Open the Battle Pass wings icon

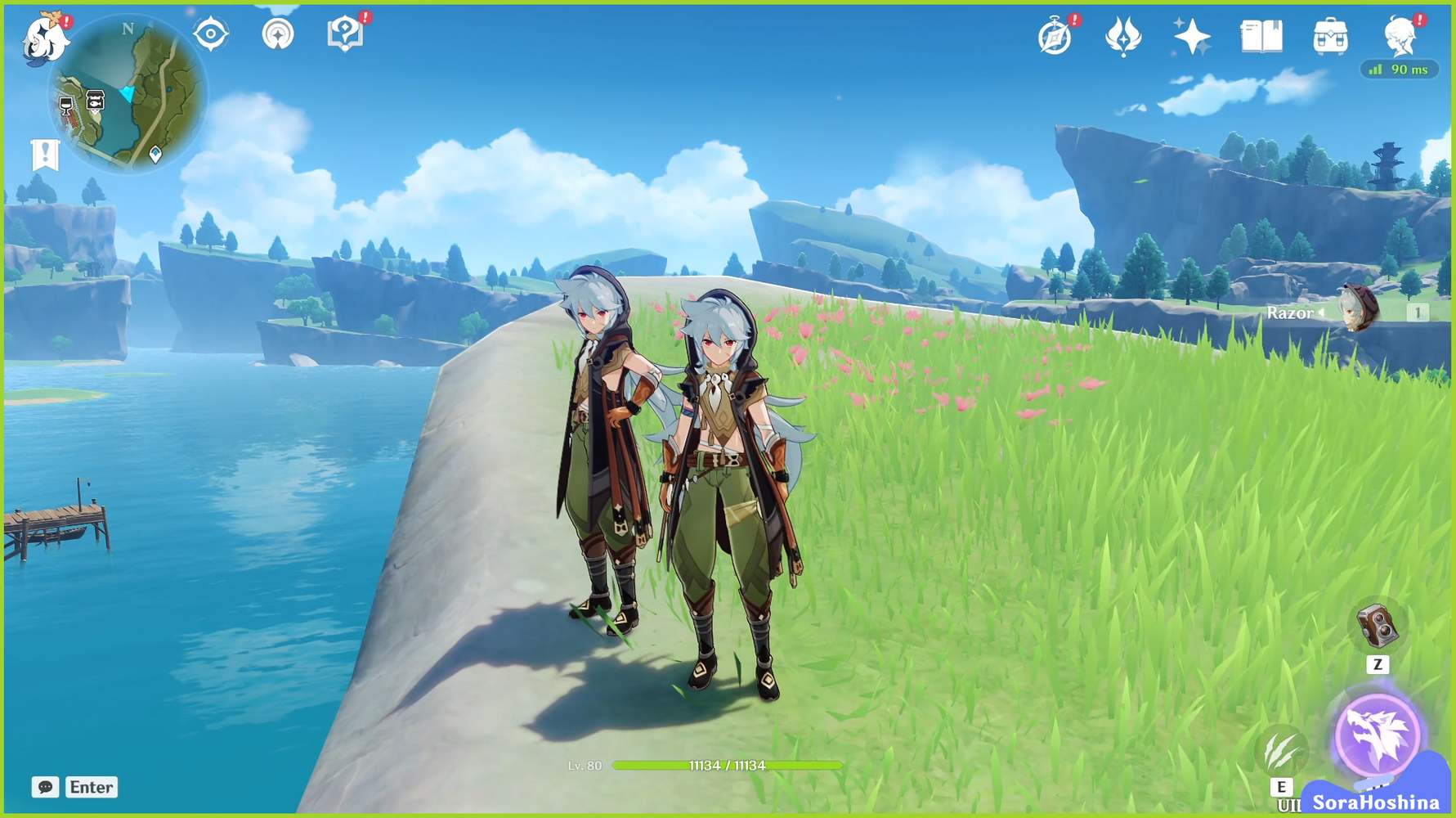[x=1123, y=34]
